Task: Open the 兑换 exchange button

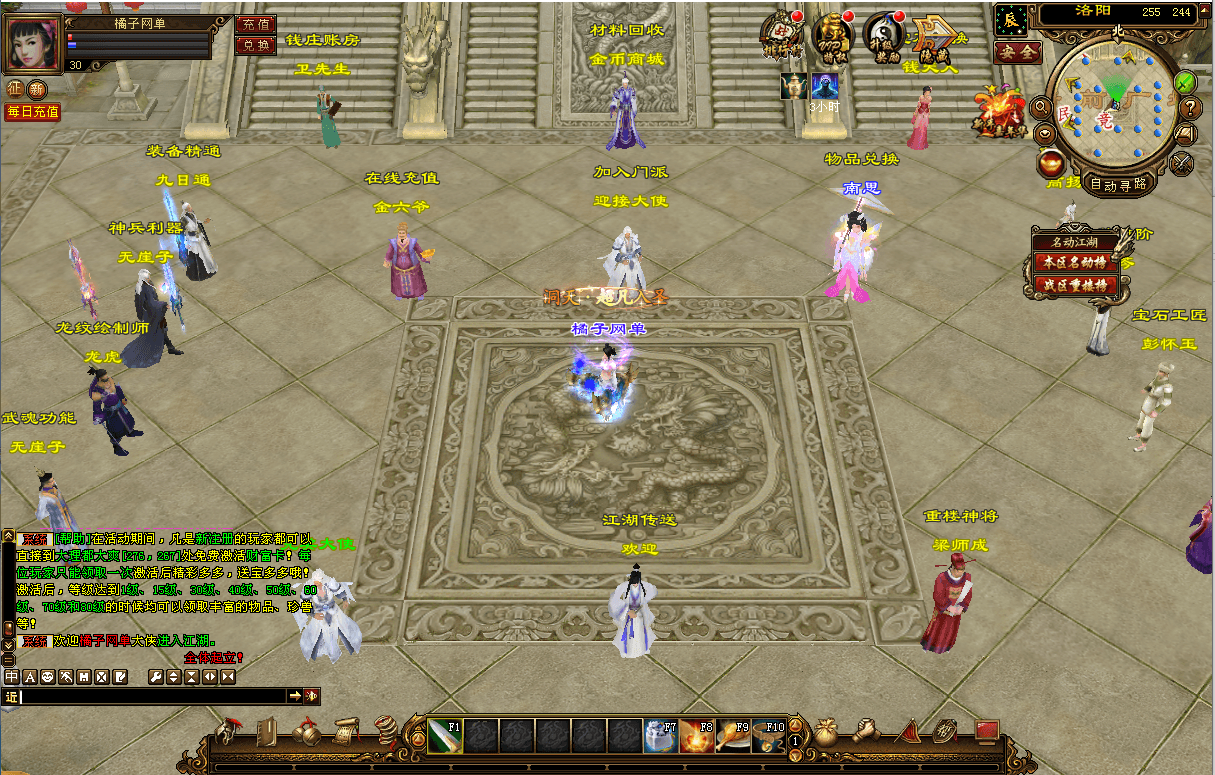Action: pyautogui.click(x=256, y=45)
